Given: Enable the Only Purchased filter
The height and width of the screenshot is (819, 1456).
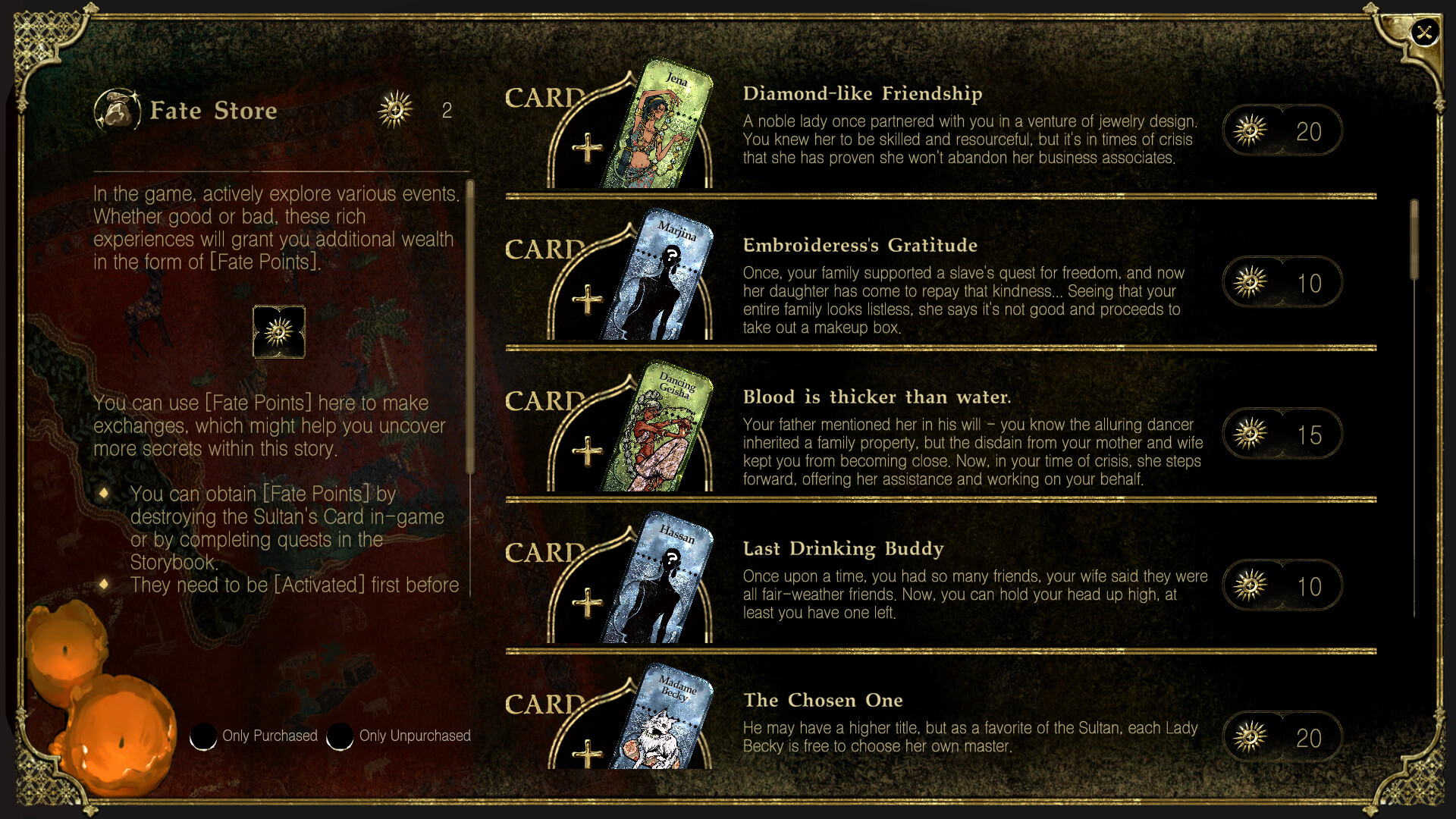Looking at the screenshot, I should pyautogui.click(x=202, y=736).
